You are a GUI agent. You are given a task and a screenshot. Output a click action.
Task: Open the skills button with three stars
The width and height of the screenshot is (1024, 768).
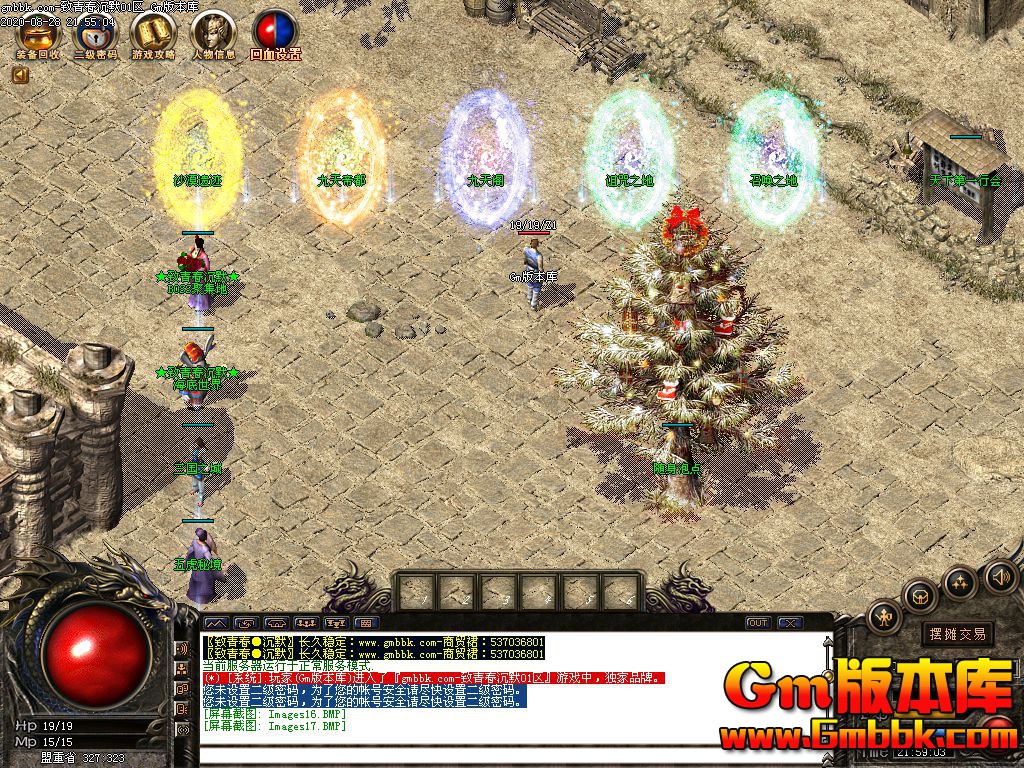[x=960, y=582]
